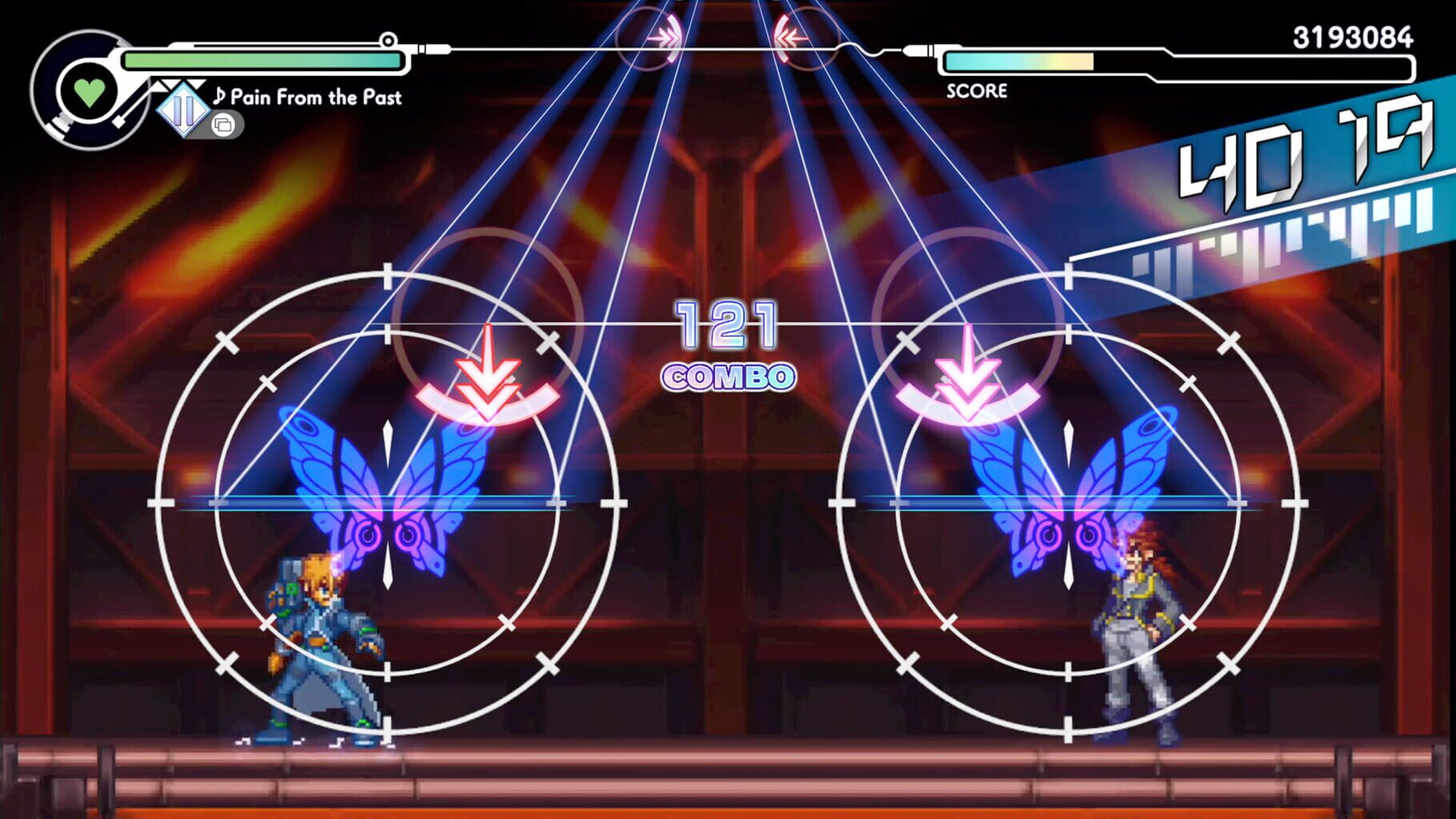The height and width of the screenshot is (819, 1456).
Task: Click the blue butterfly emblem in the left circle
Action: pos(390,496)
